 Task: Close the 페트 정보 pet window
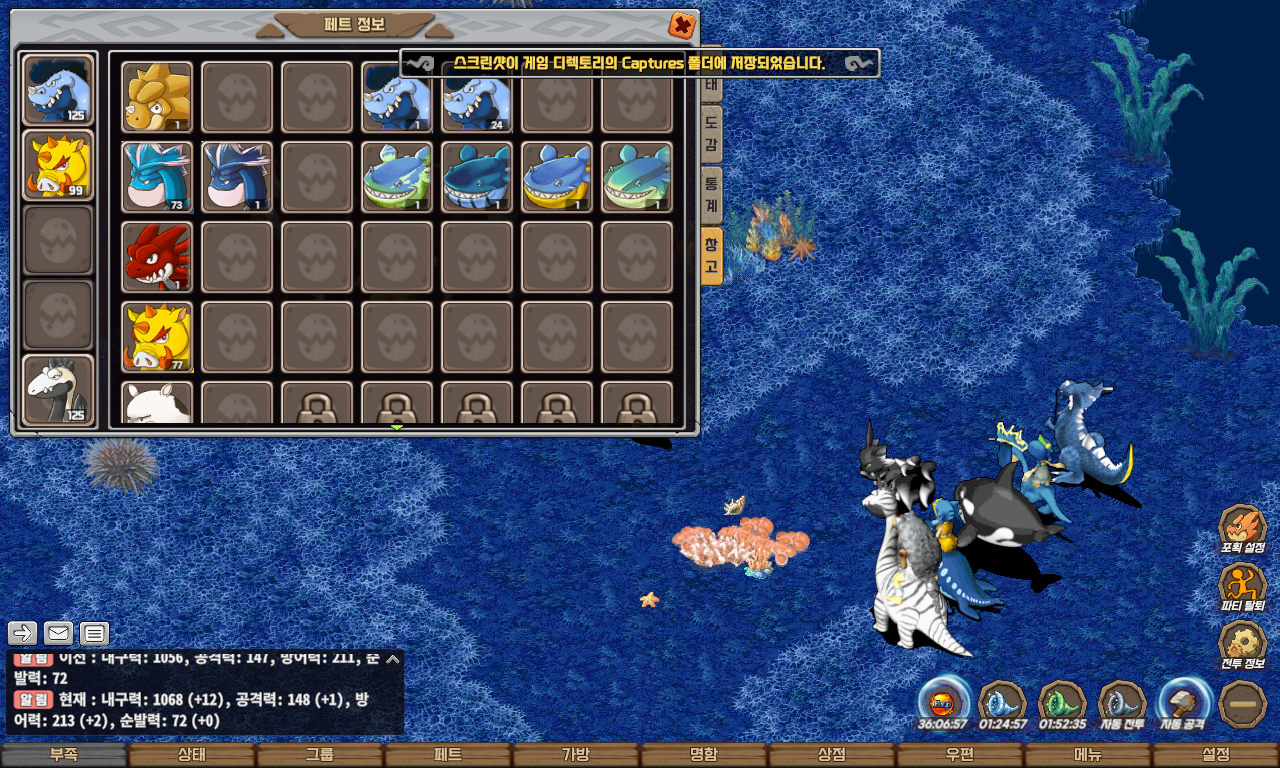[x=681, y=25]
